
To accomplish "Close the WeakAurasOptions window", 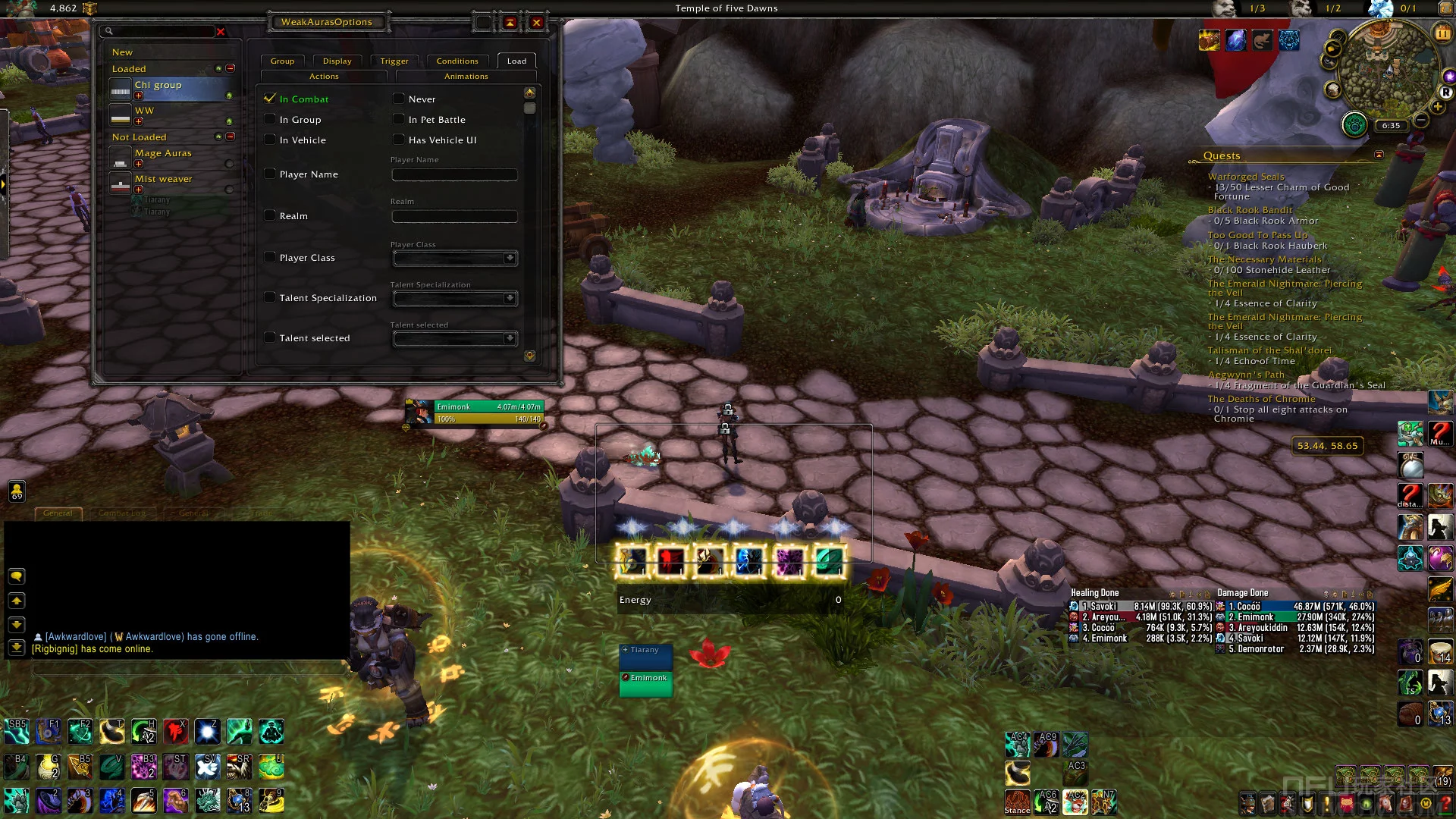I will point(536,23).
